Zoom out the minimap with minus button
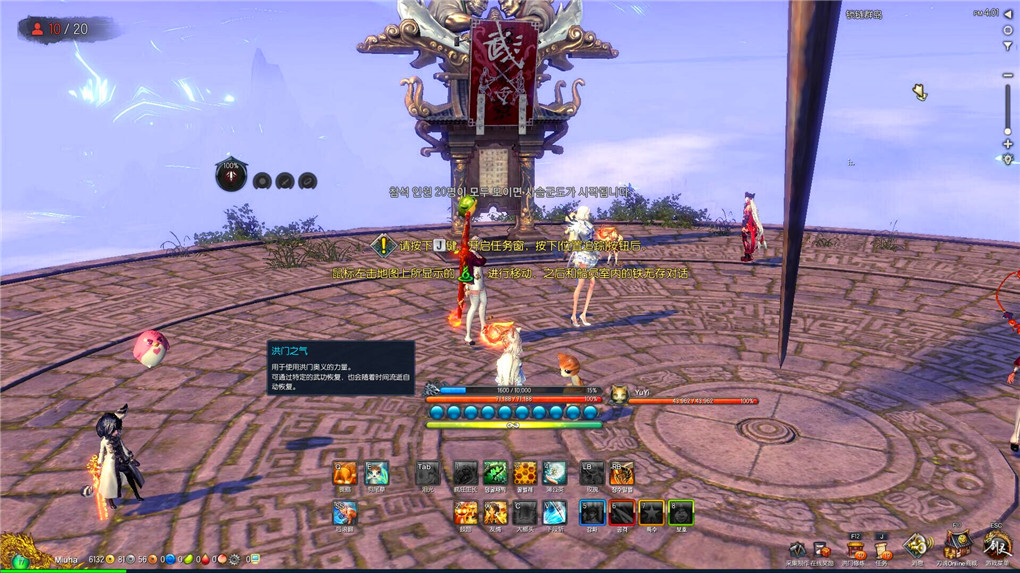Screen dimensions: 1020x573 pos(1007,76)
